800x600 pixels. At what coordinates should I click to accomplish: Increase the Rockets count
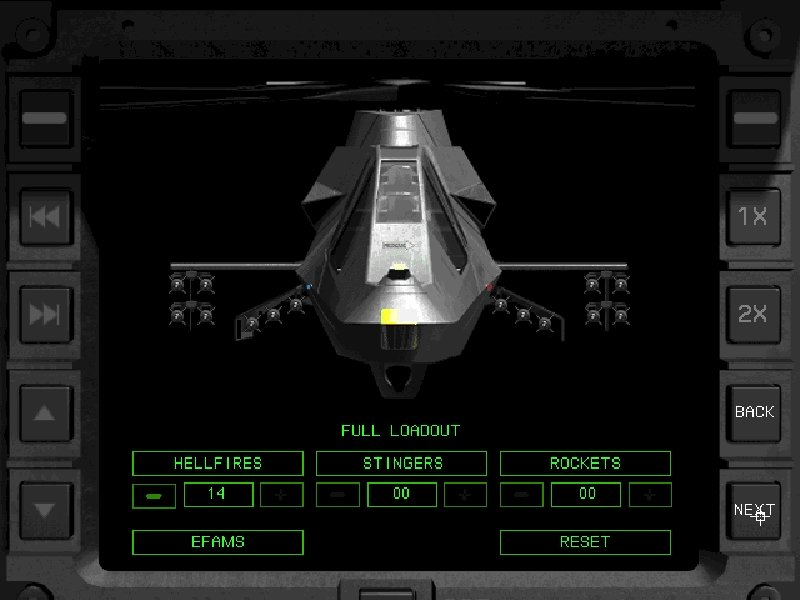point(649,495)
